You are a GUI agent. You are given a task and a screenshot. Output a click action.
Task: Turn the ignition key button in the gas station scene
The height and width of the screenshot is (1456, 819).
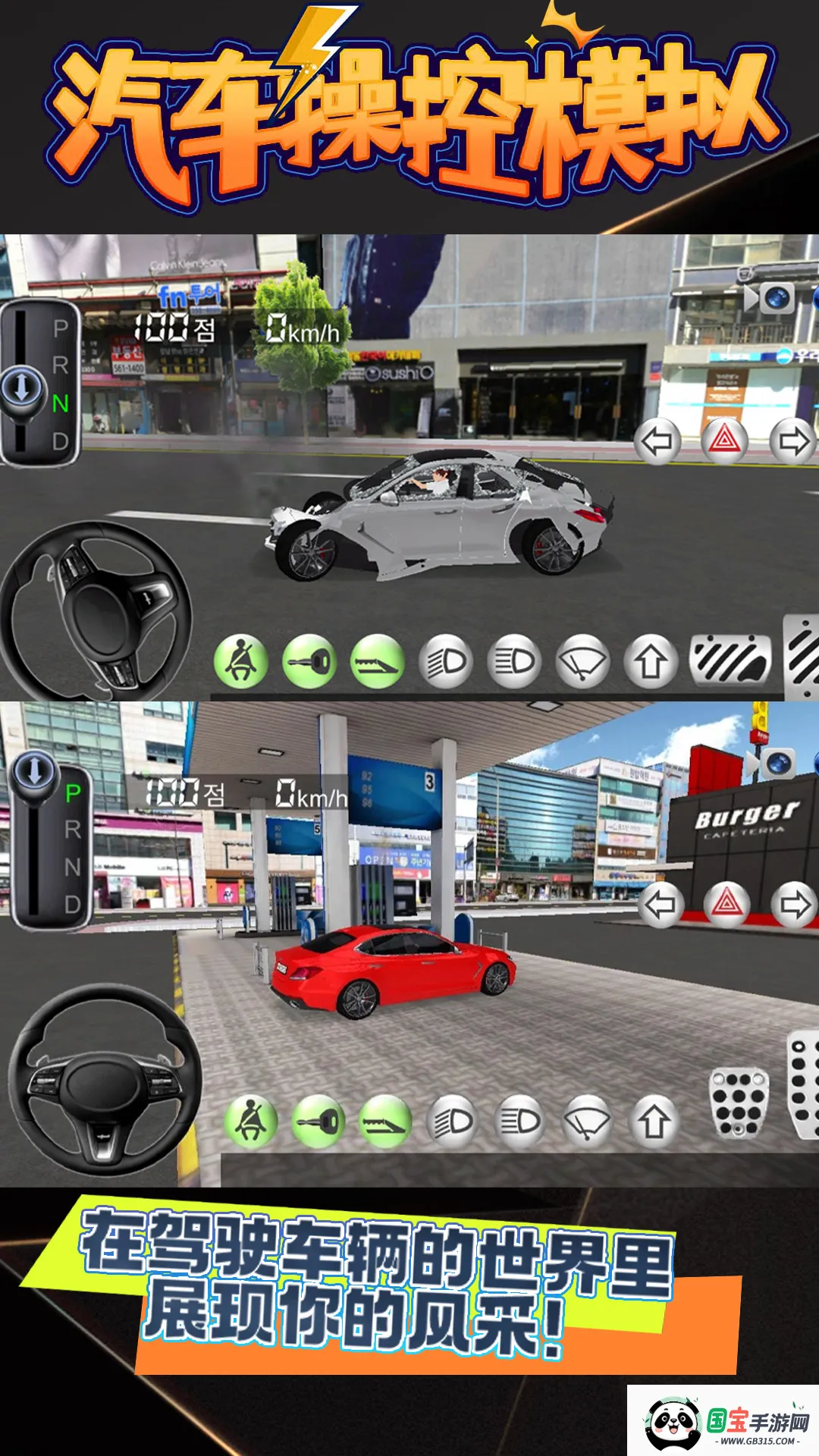tap(318, 1122)
